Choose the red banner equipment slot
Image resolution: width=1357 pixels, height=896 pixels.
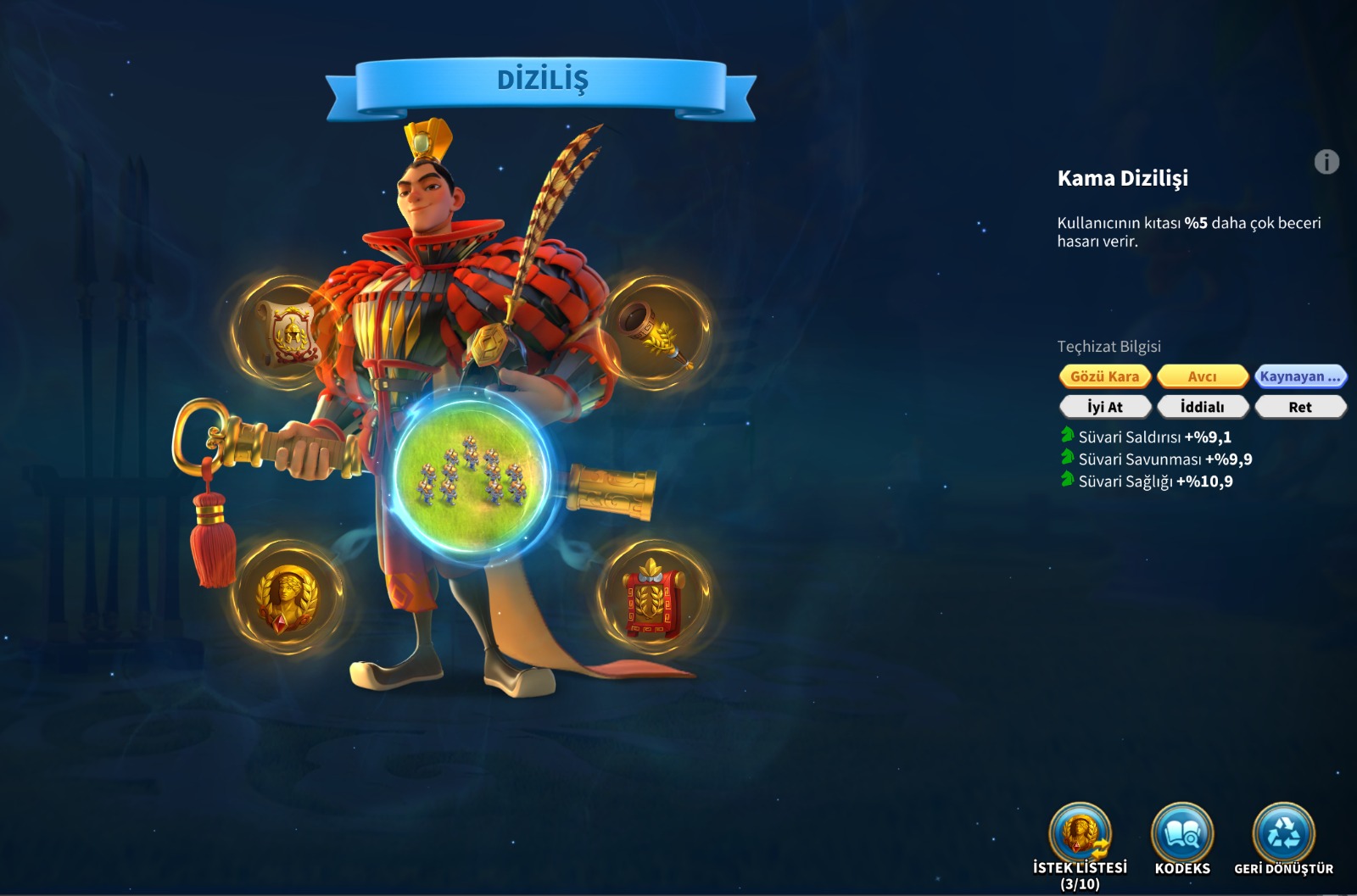coord(654,600)
